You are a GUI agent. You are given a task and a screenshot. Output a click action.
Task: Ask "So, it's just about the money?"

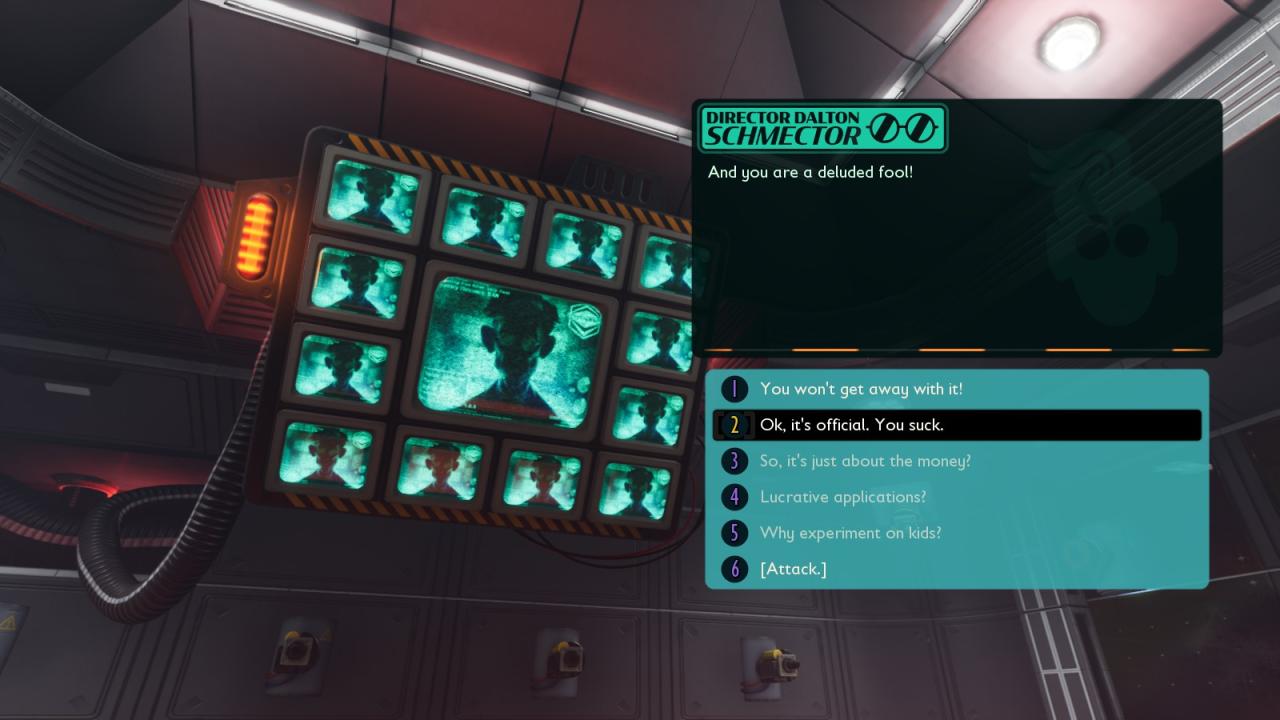pos(865,461)
